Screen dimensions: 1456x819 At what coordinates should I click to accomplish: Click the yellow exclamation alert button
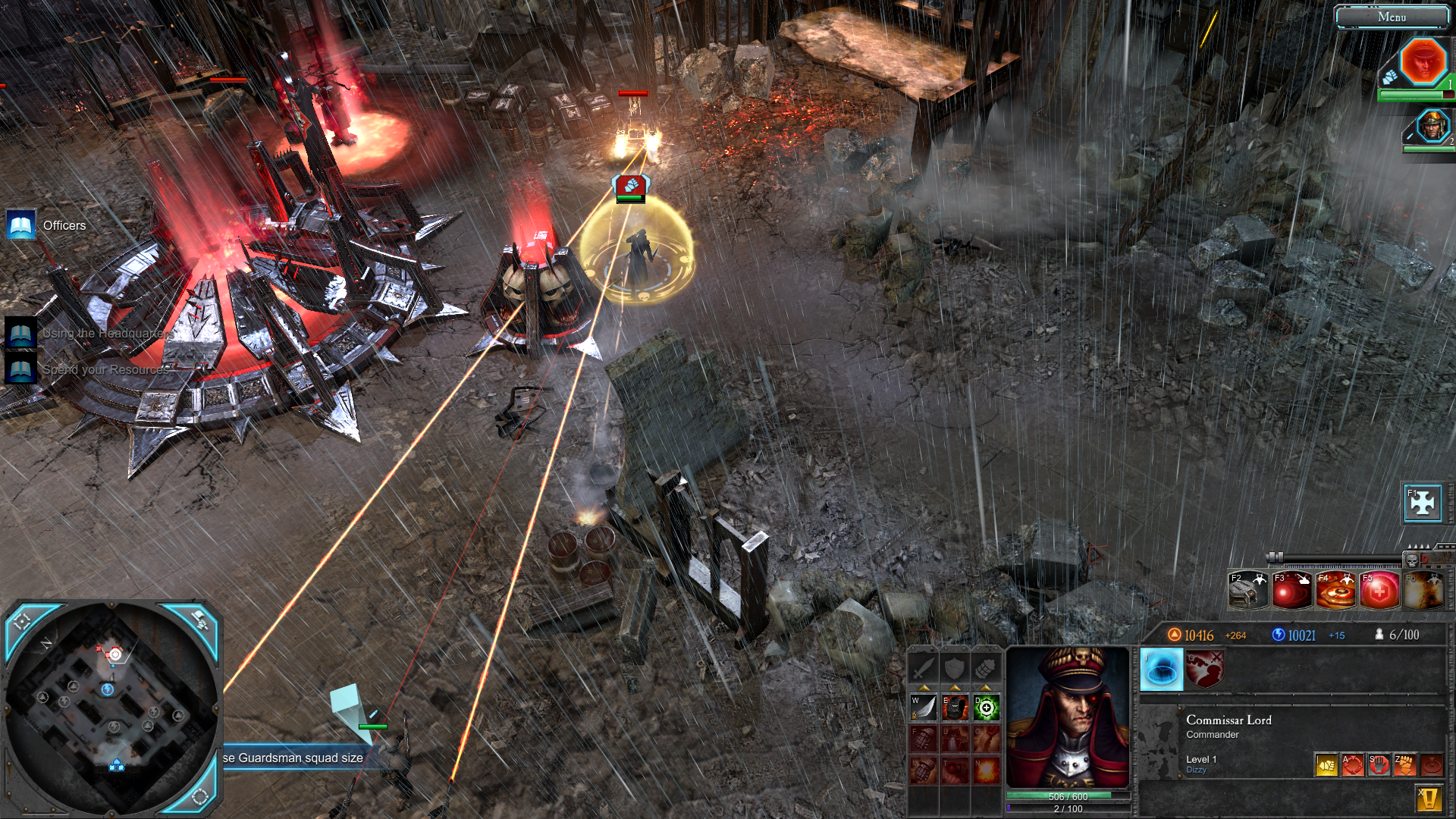click(1429, 799)
